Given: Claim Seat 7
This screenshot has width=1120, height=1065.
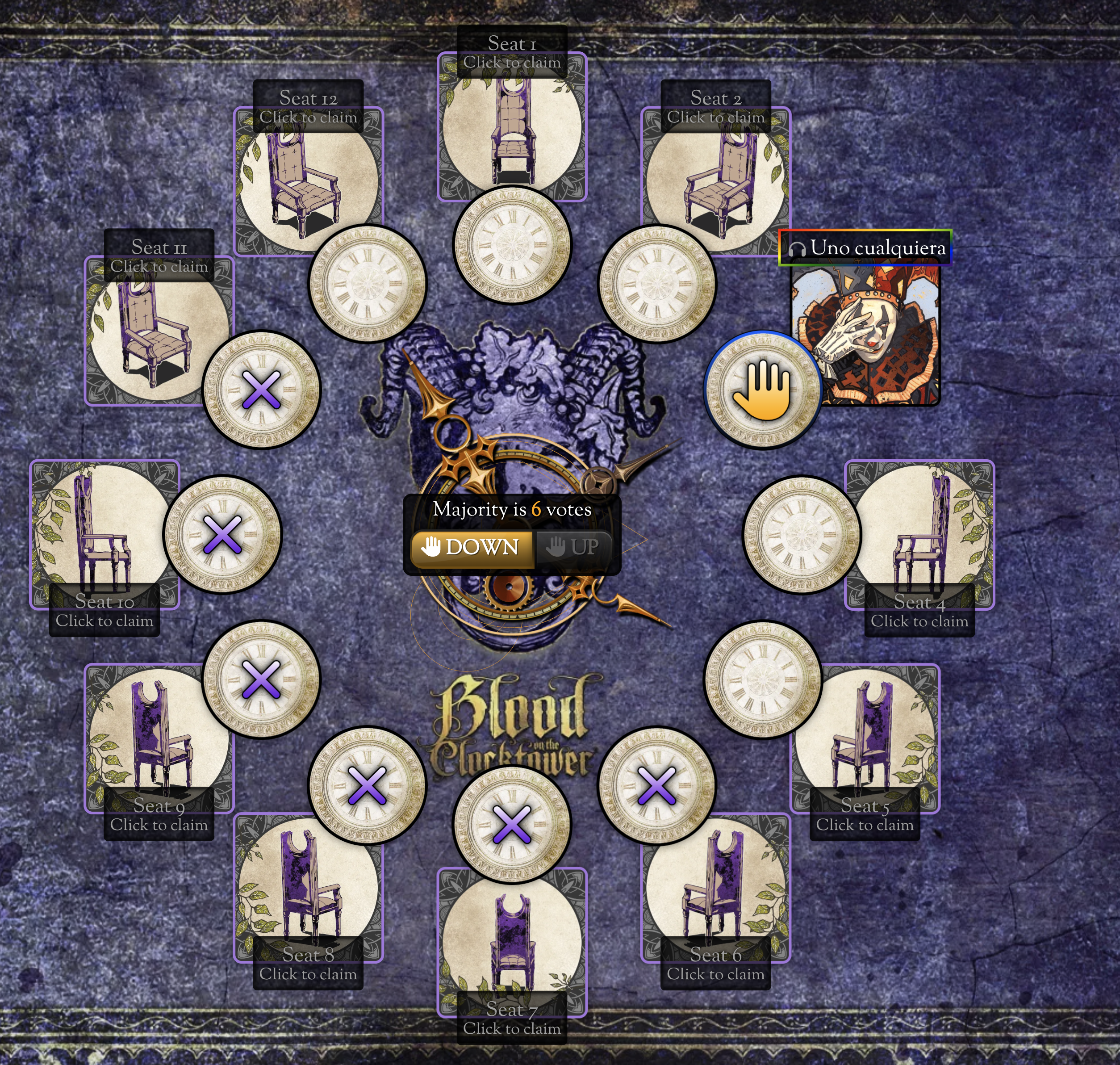Looking at the screenshot, I should (x=512, y=943).
